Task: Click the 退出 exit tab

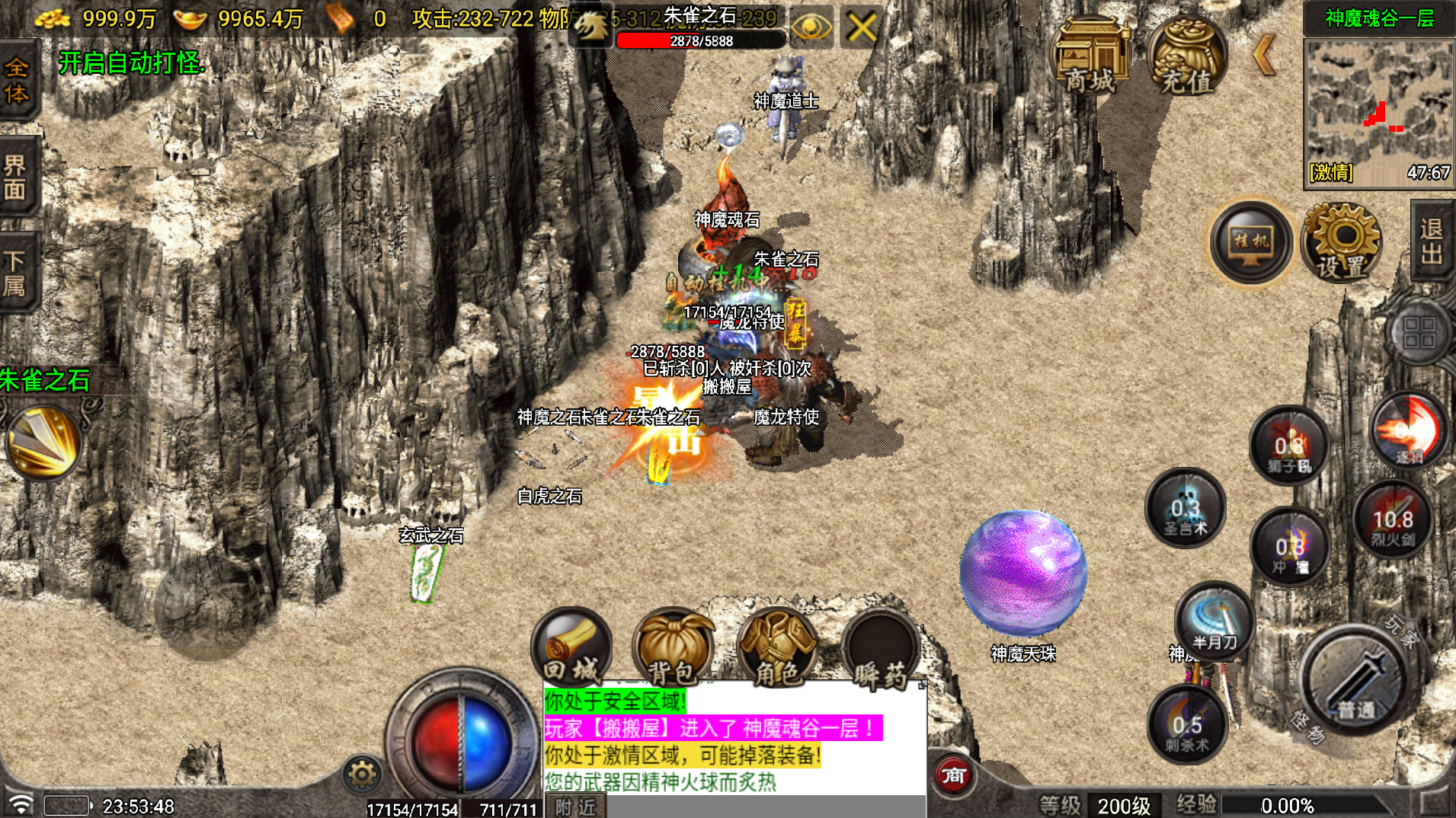Action: [1432, 241]
